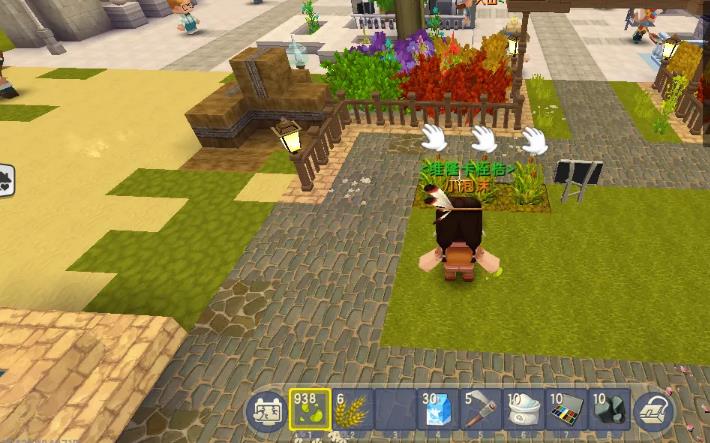The height and width of the screenshot is (443, 710).
Task: Choose the milk carton hotbar slot
Action: (437, 410)
